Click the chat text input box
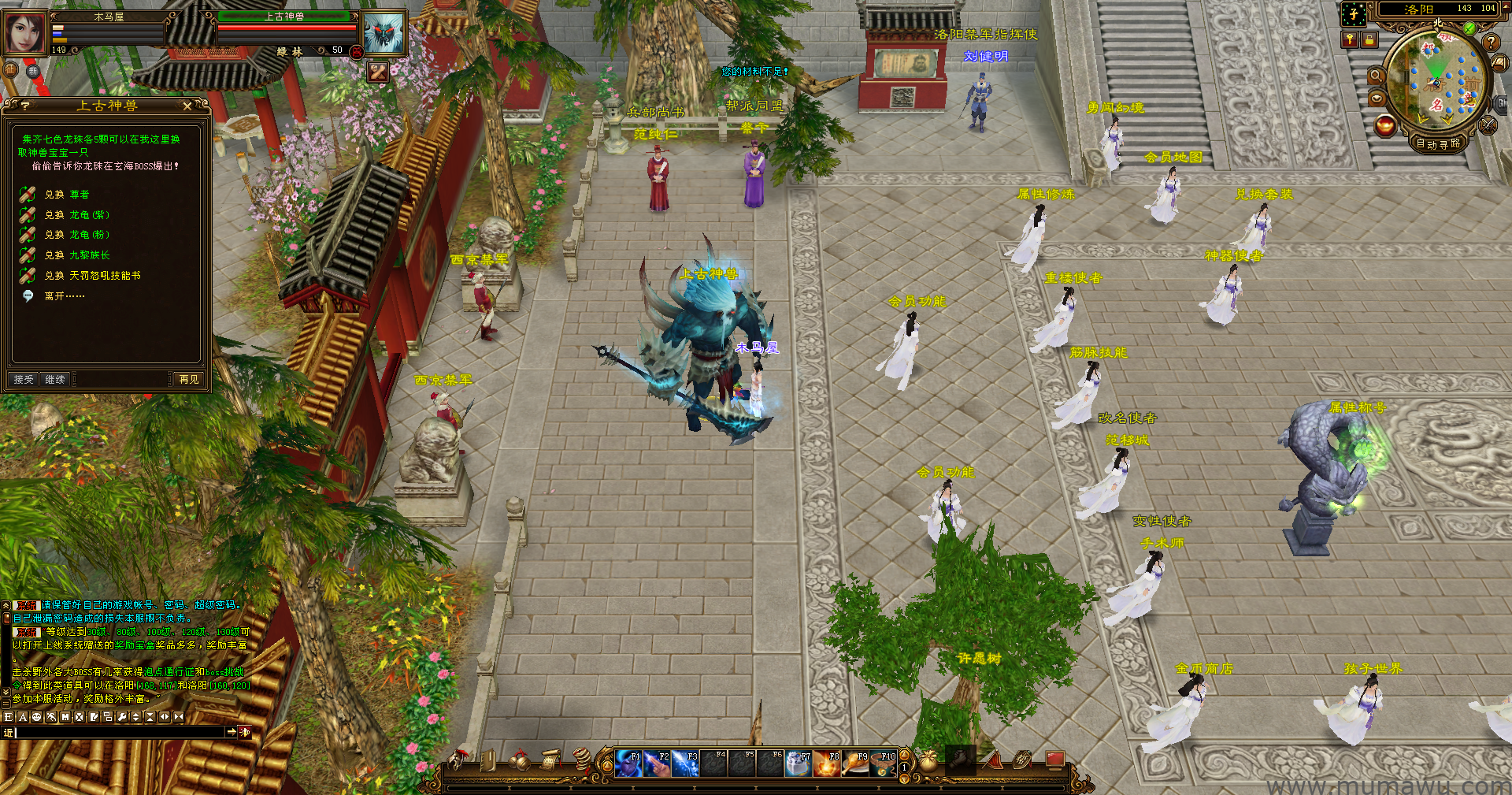Screen dimensions: 1512x795 (120, 733)
